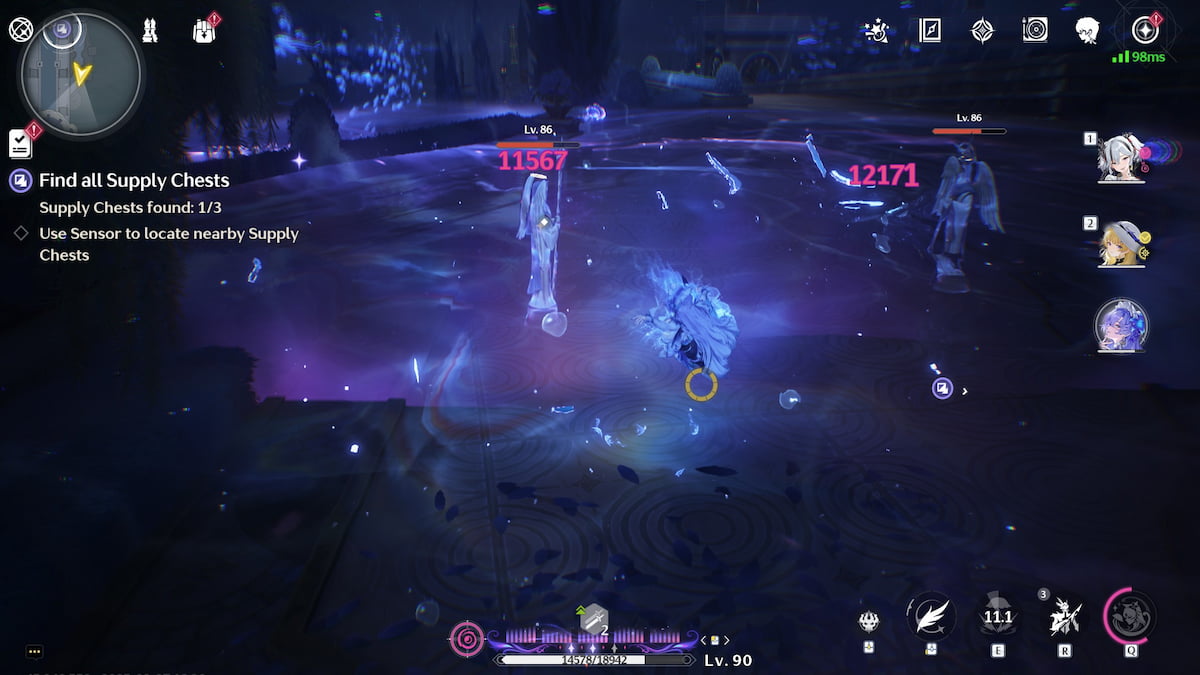This screenshot has width=1200, height=675.
Task: Open the four-pointed star icon
Action: (983, 31)
